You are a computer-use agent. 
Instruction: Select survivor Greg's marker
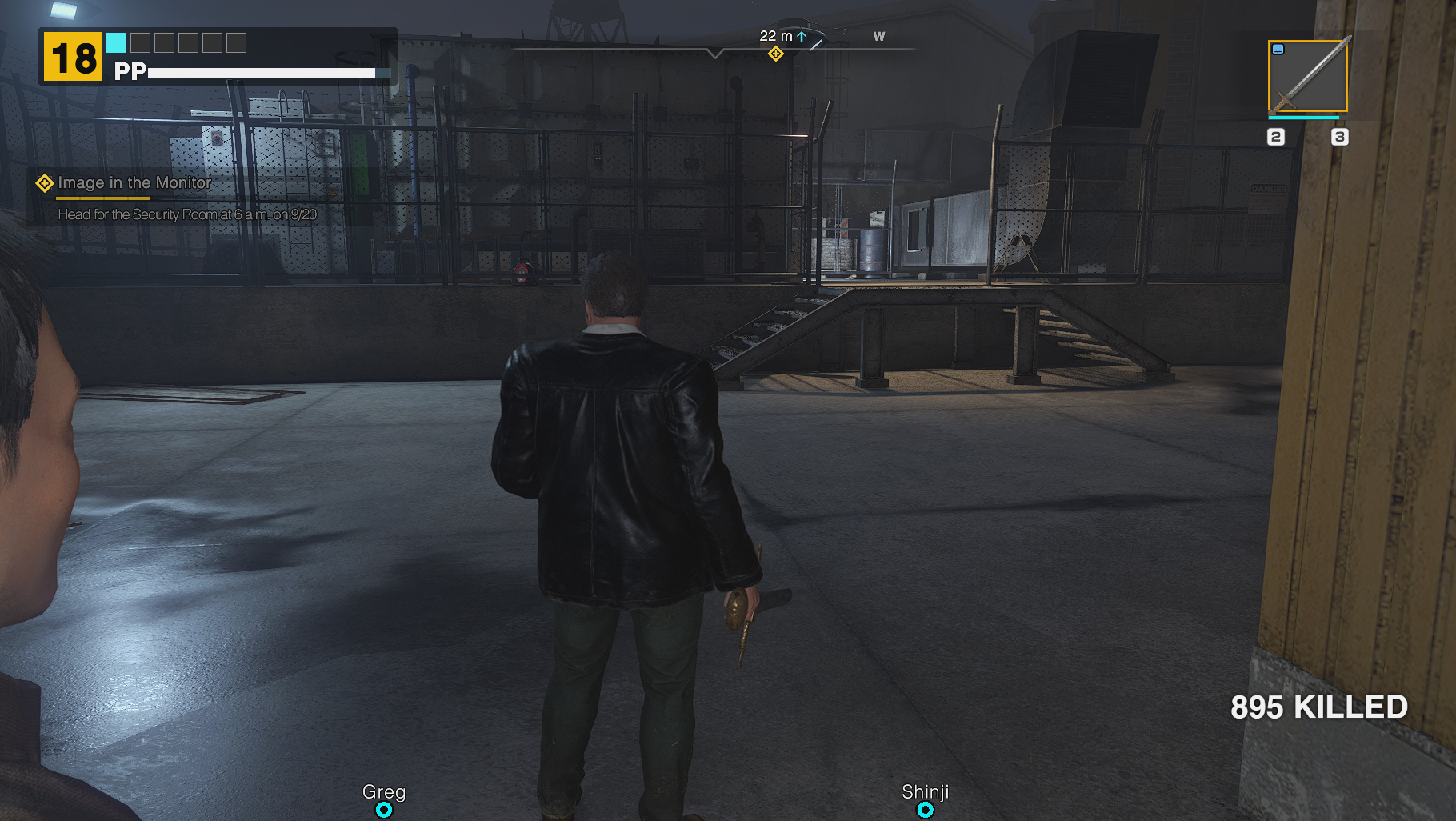[x=384, y=810]
